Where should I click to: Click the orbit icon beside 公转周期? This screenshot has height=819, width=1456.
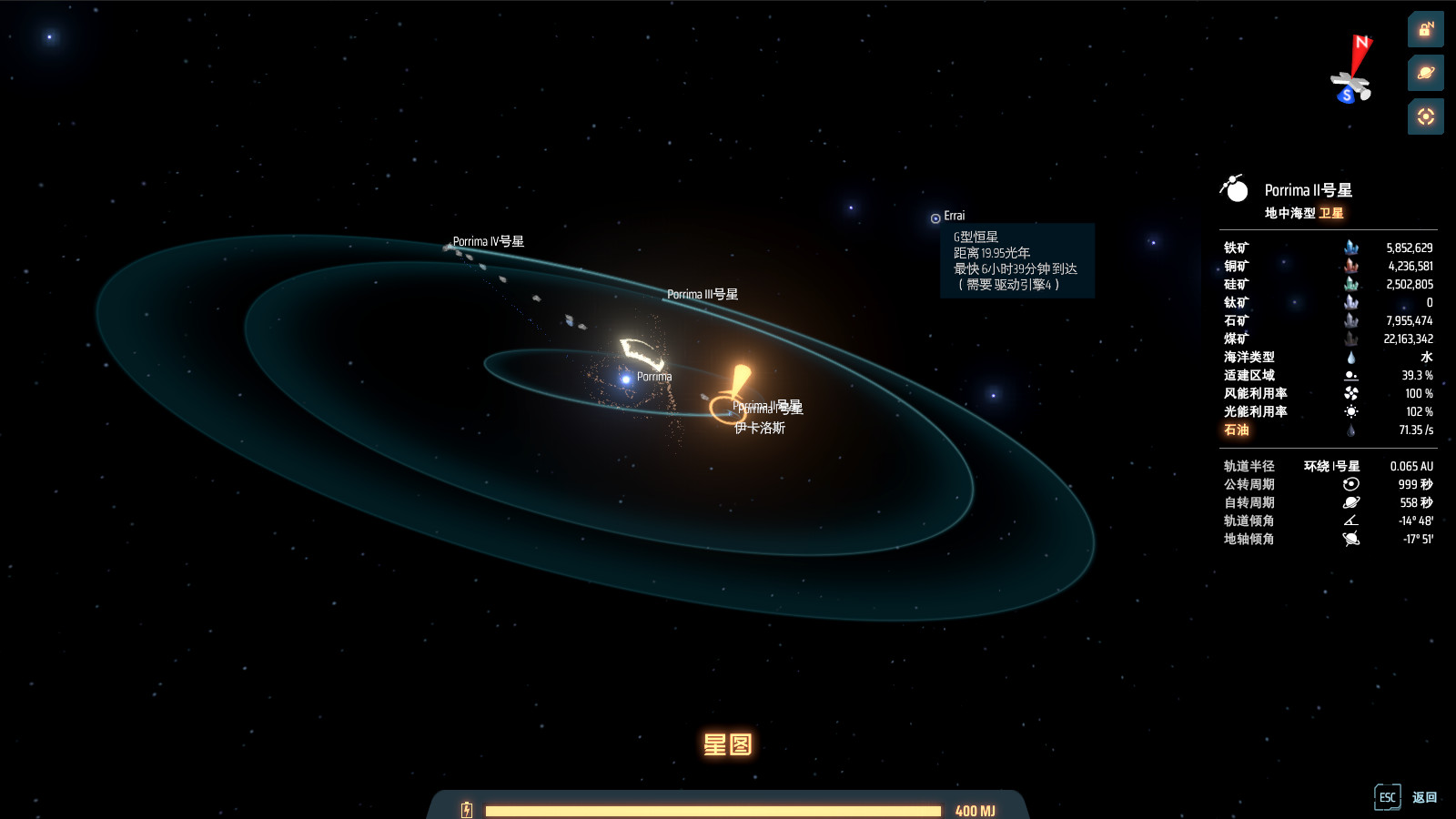tap(1350, 483)
